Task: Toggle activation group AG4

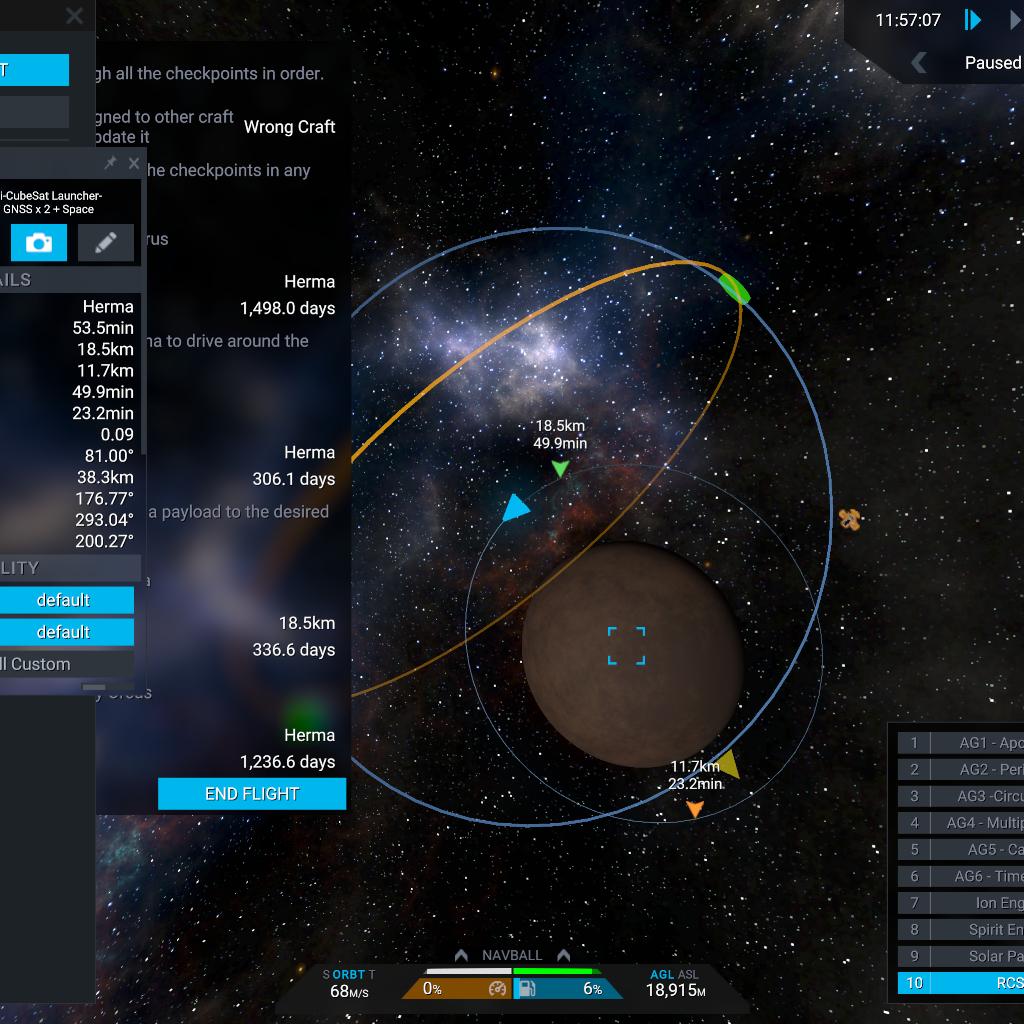Action: 975,823
